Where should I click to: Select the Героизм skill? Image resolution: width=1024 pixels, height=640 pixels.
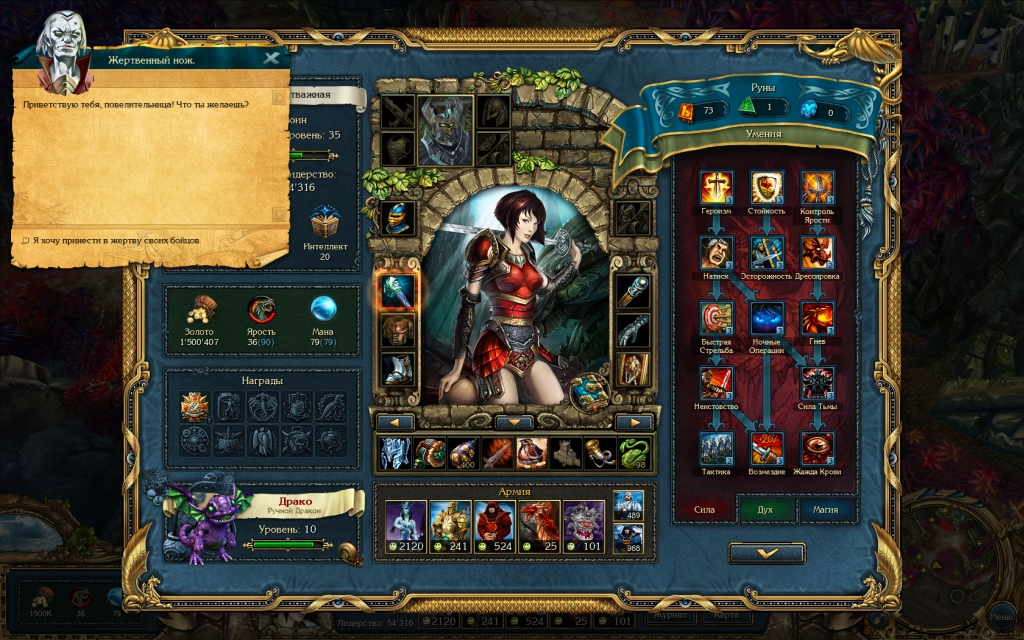[717, 187]
